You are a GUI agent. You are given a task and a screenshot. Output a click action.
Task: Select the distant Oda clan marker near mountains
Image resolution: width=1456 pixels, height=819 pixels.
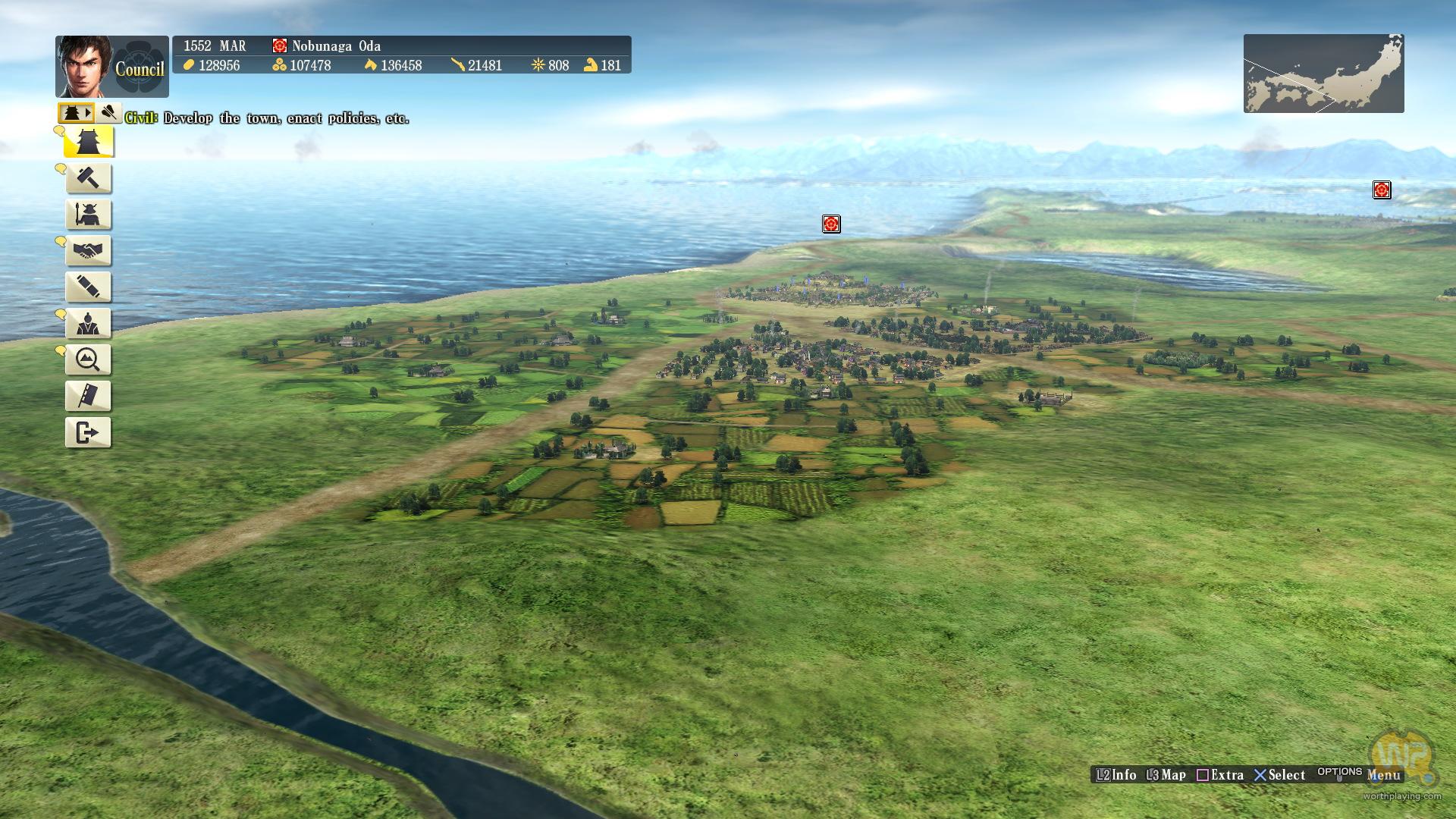1382,190
